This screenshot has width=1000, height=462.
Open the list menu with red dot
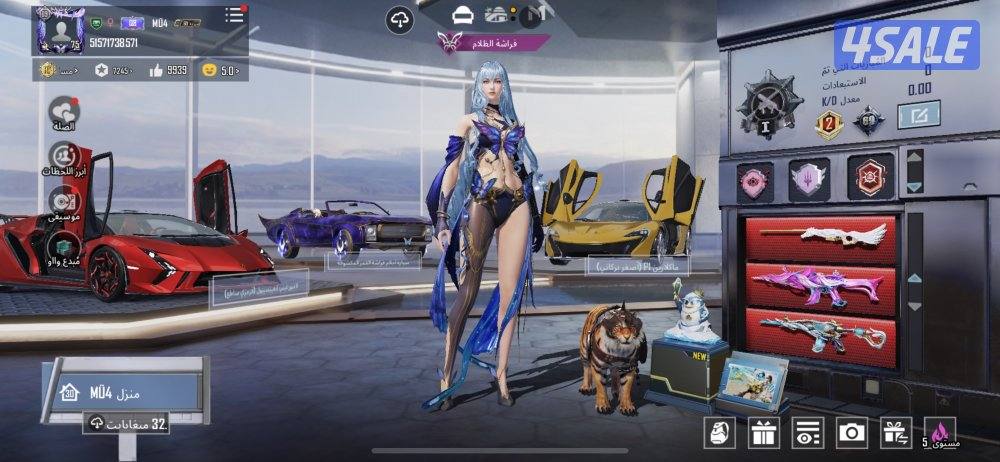[234, 15]
